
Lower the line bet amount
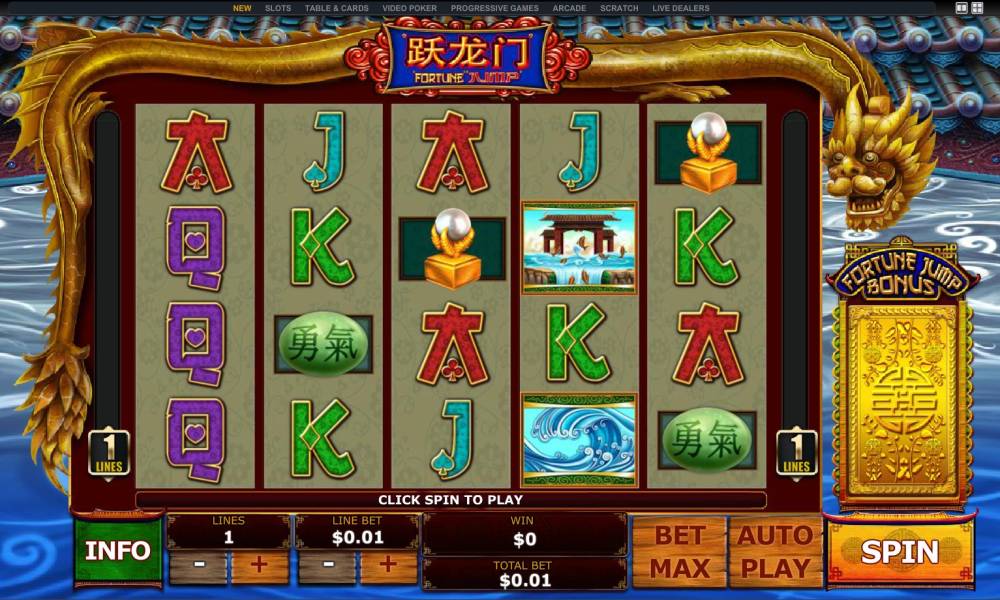click(x=327, y=565)
